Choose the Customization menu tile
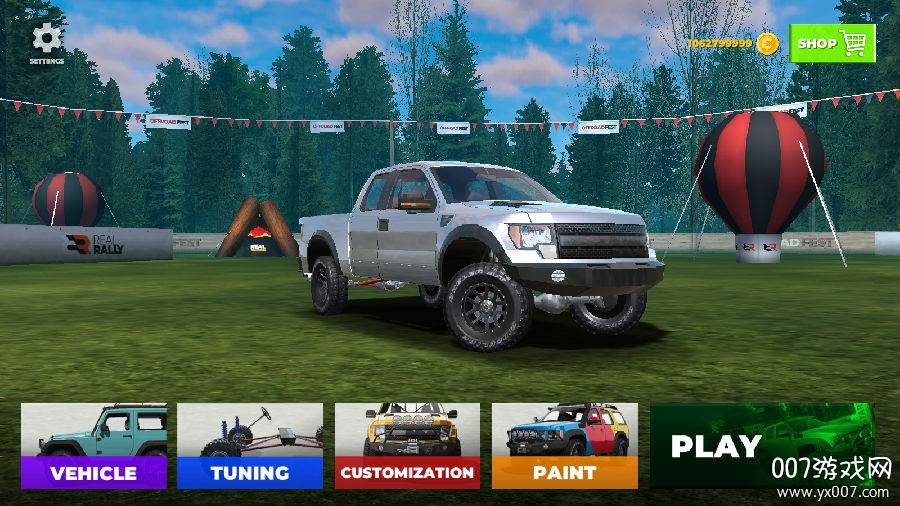Viewport: 900px width, 506px height. coord(407,446)
